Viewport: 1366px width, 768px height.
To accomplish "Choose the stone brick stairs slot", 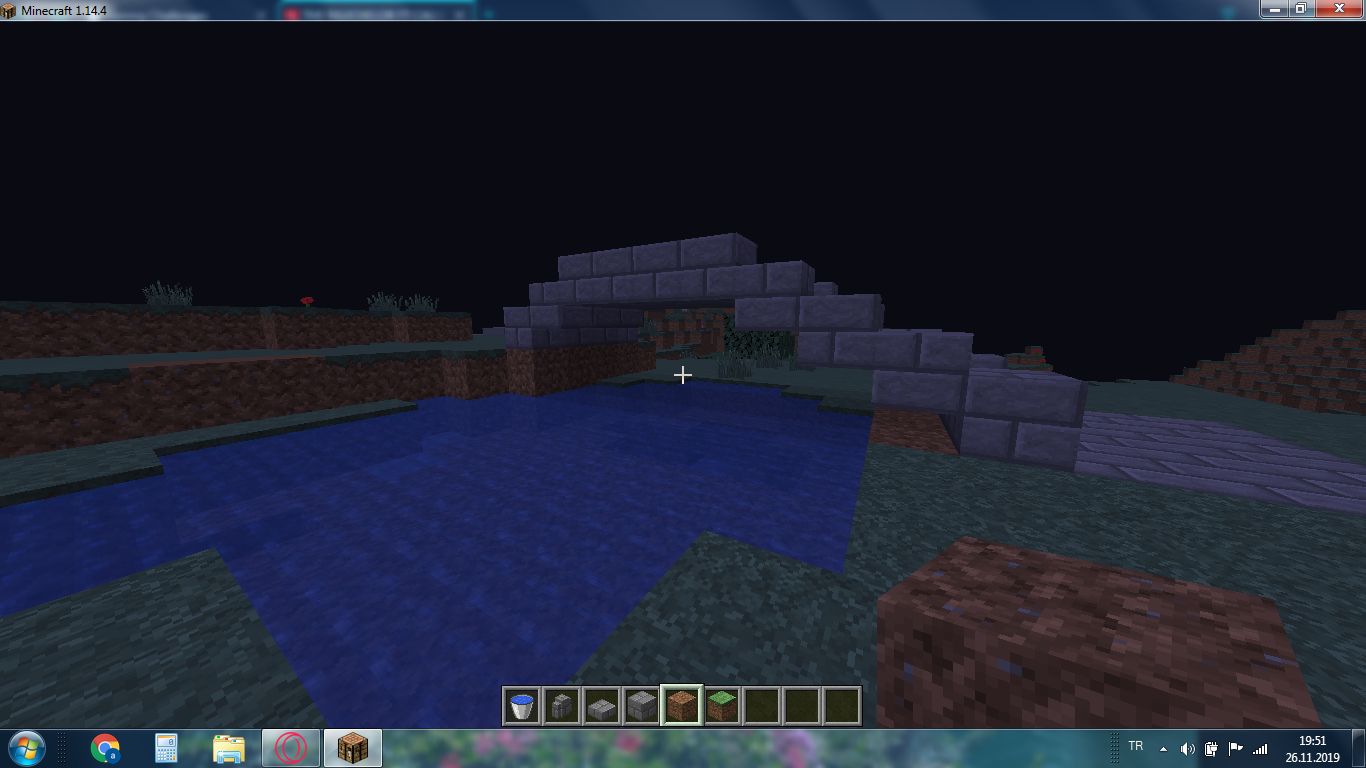I will click(x=562, y=706).
